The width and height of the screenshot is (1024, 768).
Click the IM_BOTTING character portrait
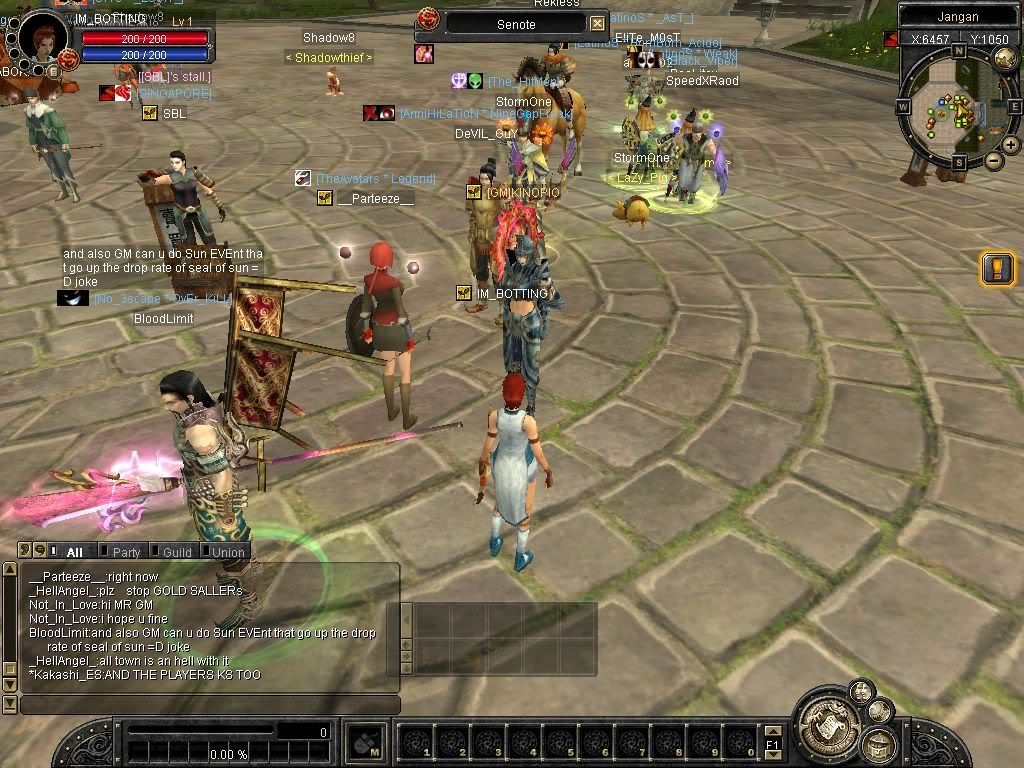[42, 40]
